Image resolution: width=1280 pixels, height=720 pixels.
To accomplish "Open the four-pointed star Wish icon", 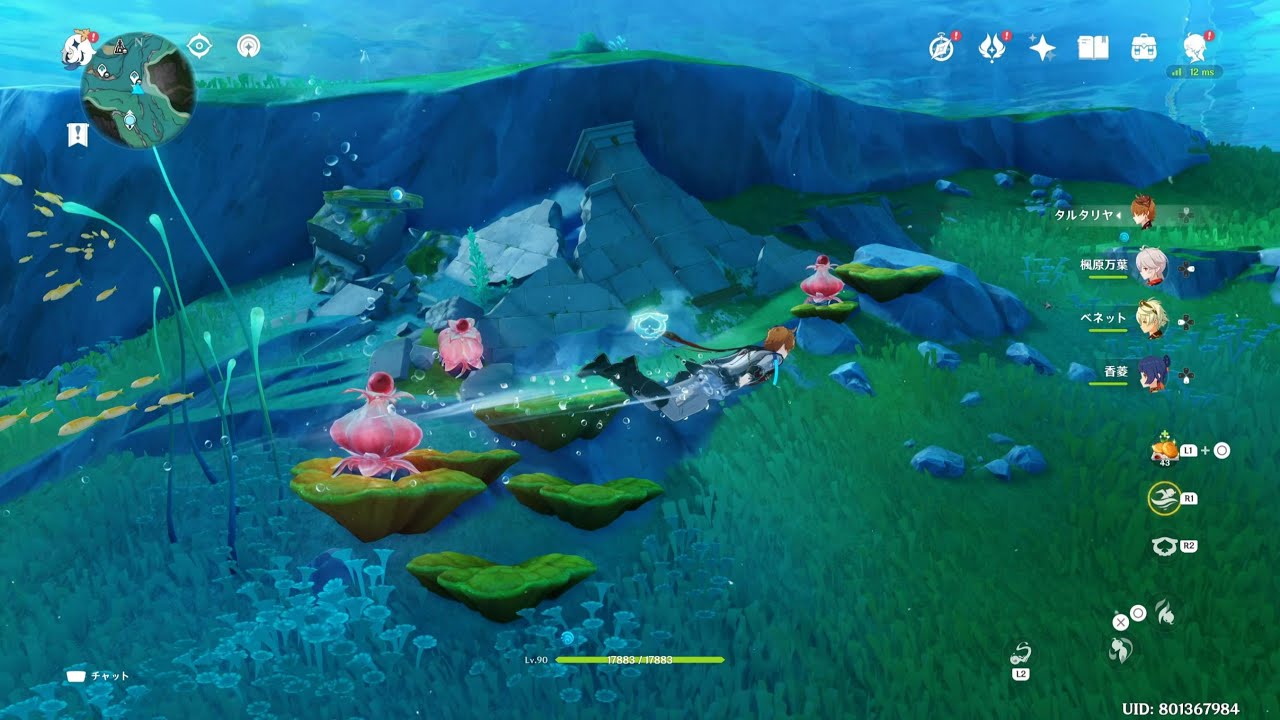I will pyautogui.click(x=1042, y=48).
